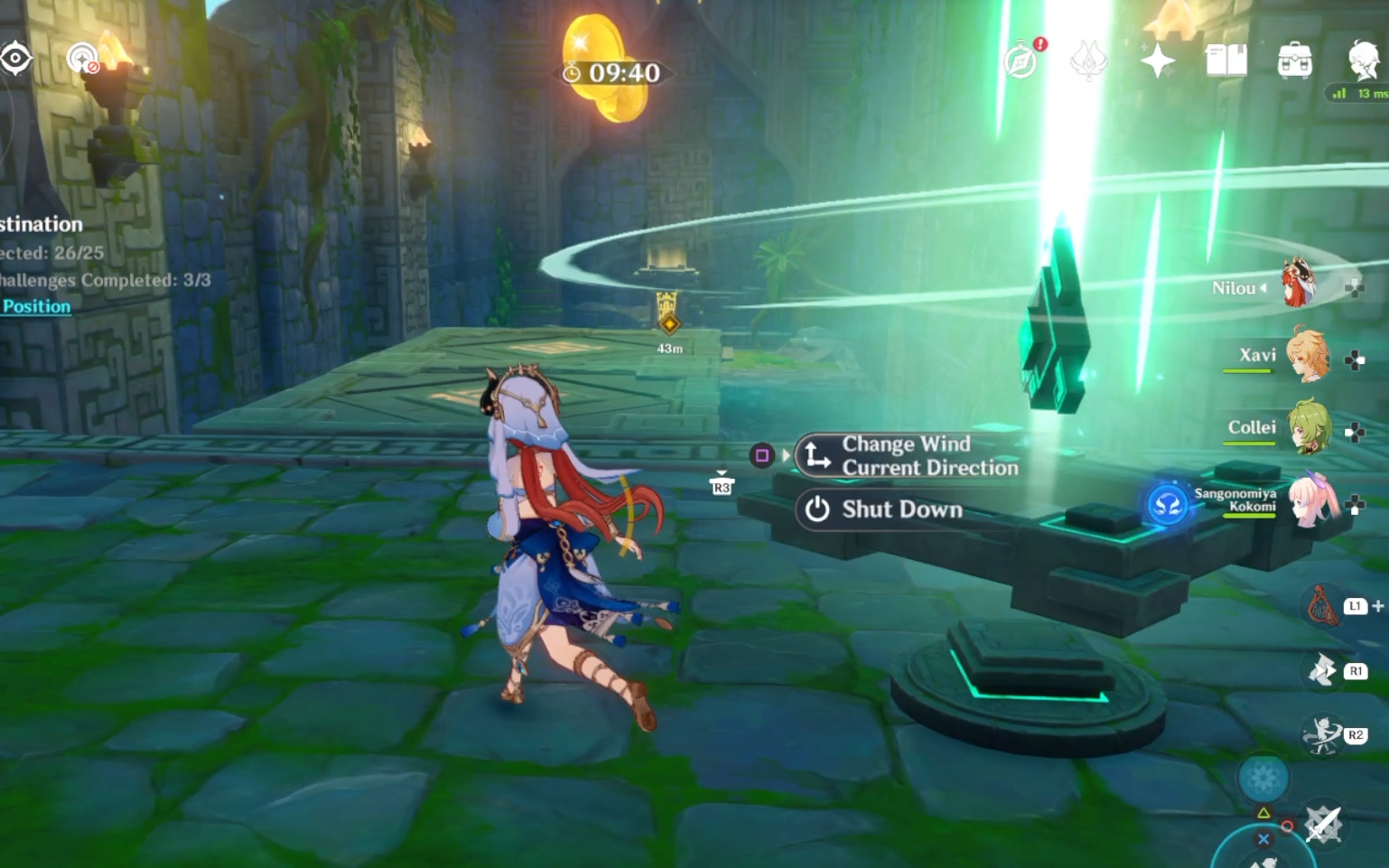1389x868 pixels.
Task: Select Nilou in the party list
Action: (1300, 285)
